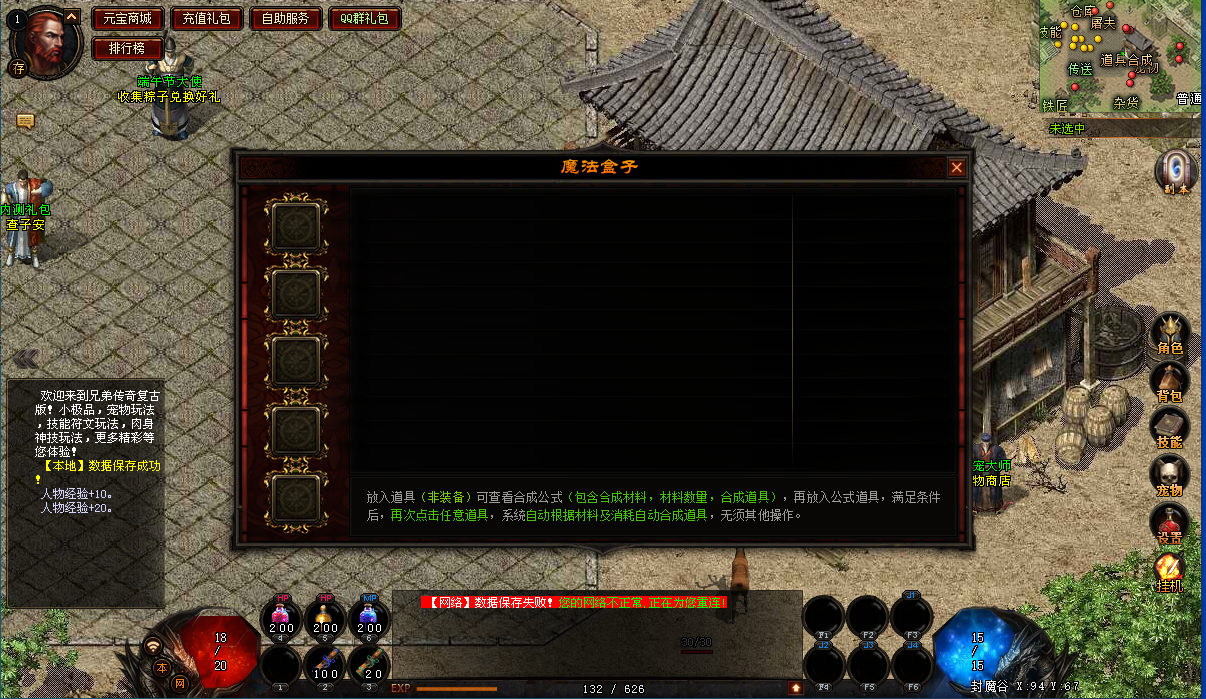This screenshot has width=1206, height=699.
Task: Open the 背包 bag icon
Action: 1169,382
